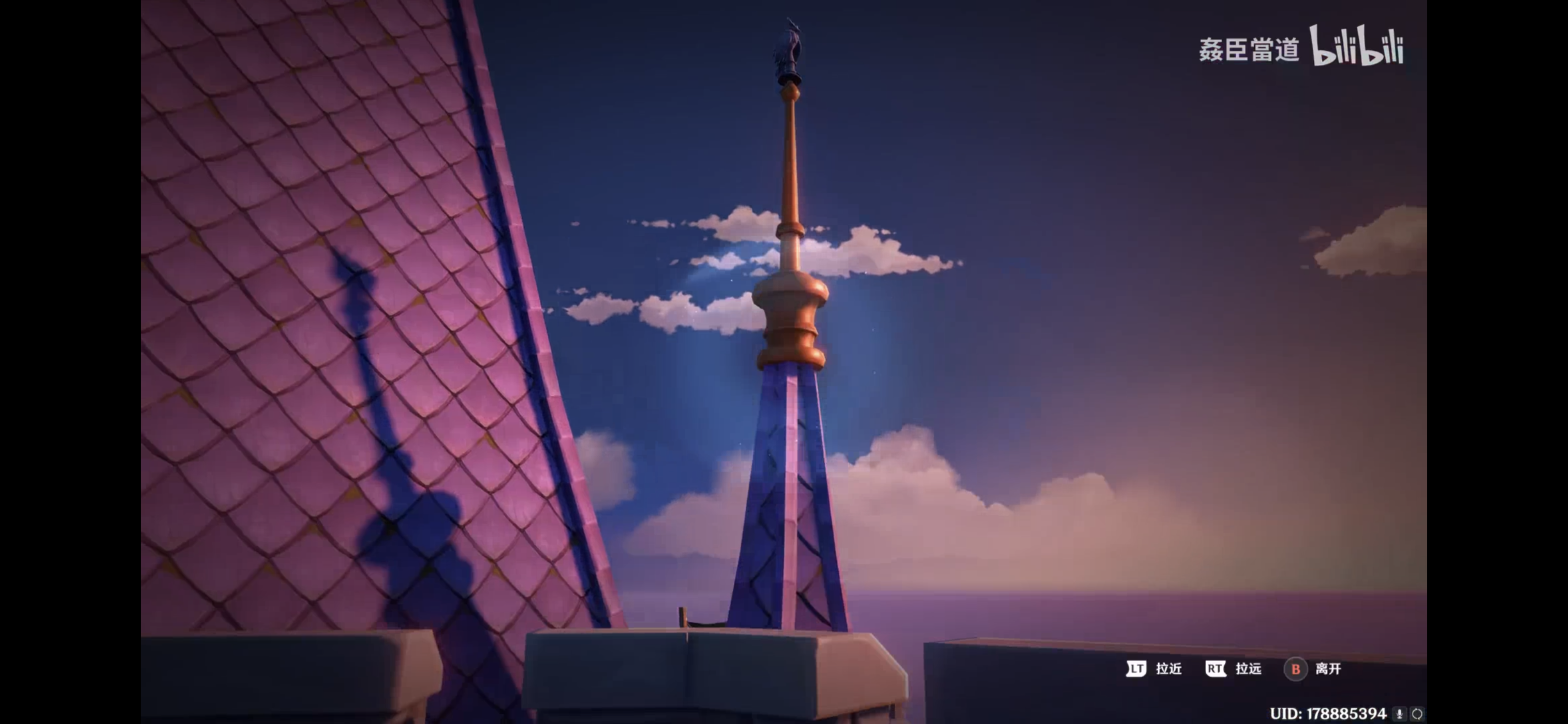Image resolution: width=1568 pixels, height=724 pixels.
Task: Click the bird ornament atop the spire
Action: pos(790,46)
